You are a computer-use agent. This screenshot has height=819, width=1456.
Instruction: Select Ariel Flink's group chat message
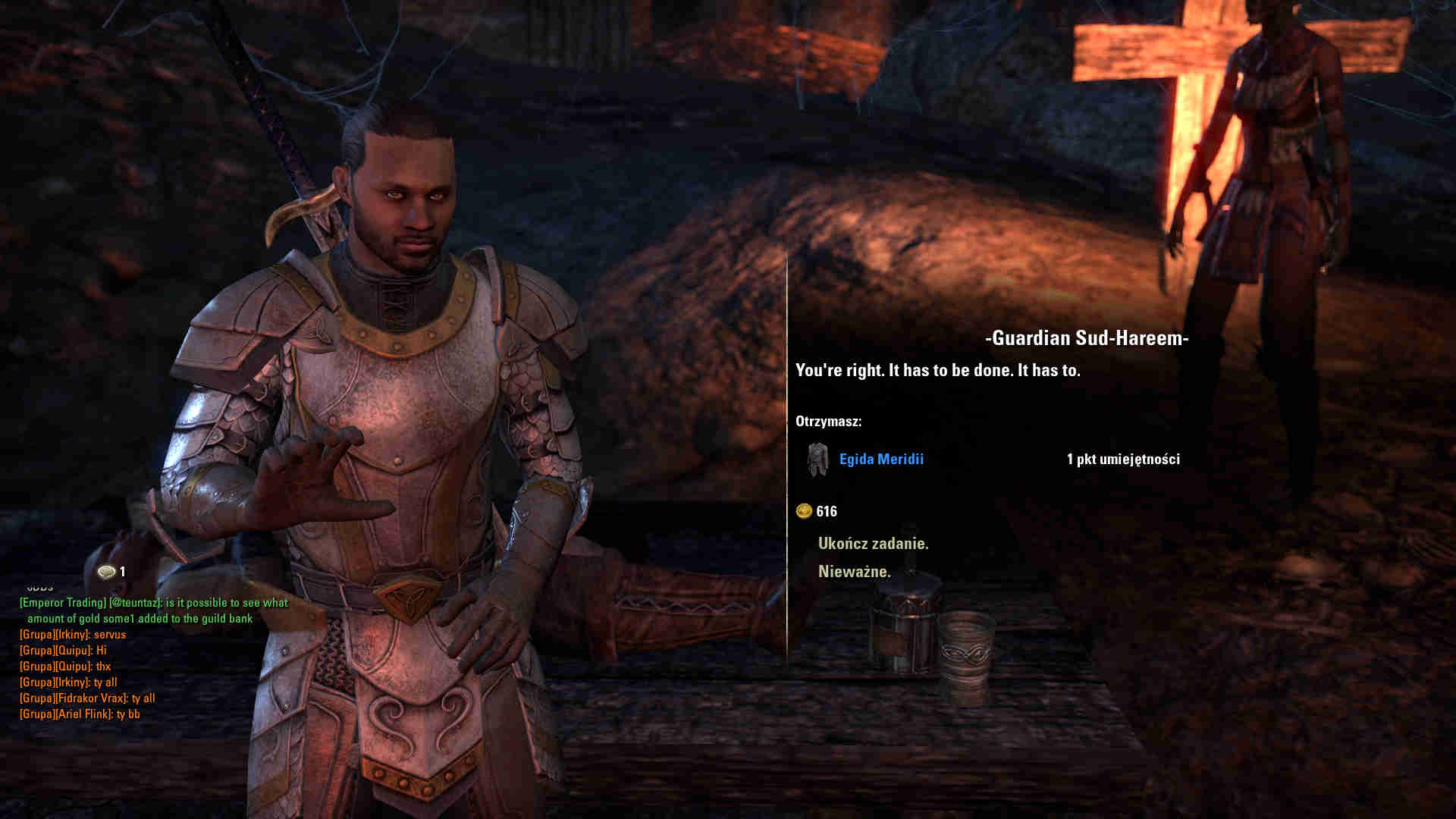[80, 714]
